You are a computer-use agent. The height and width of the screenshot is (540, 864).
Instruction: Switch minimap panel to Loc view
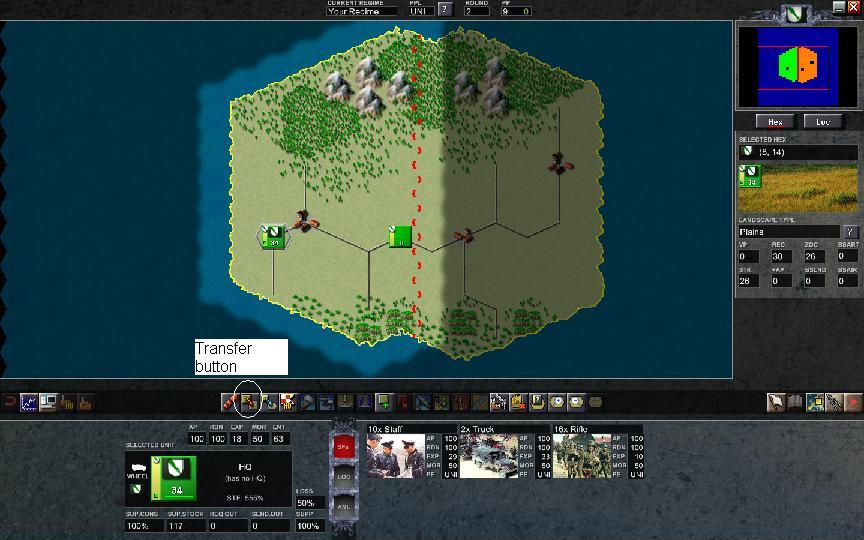click(x=822, y=121)
